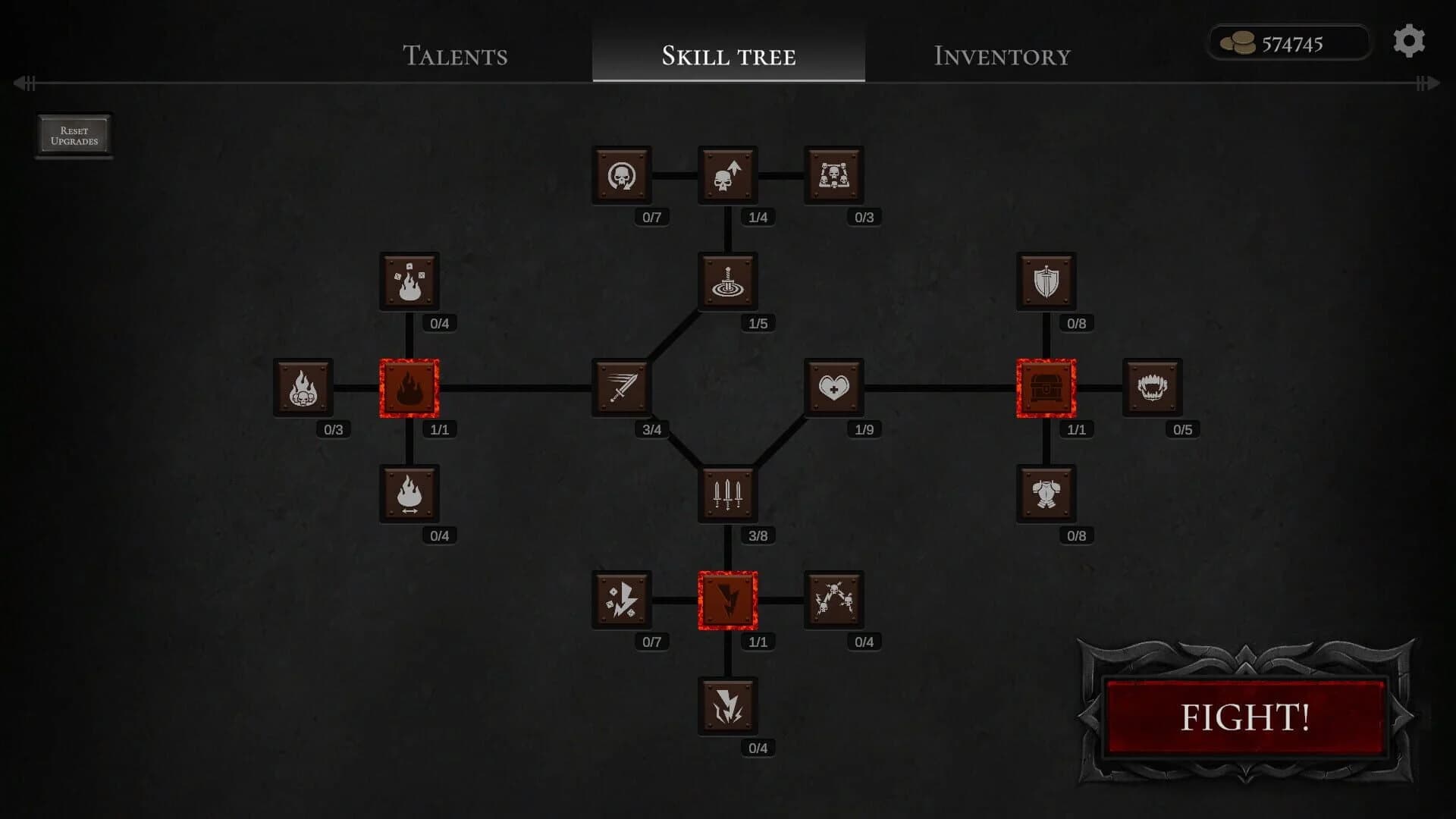Click the settings gear in the top corner
The image size is (1456, 819).
tap(1409, 41)
